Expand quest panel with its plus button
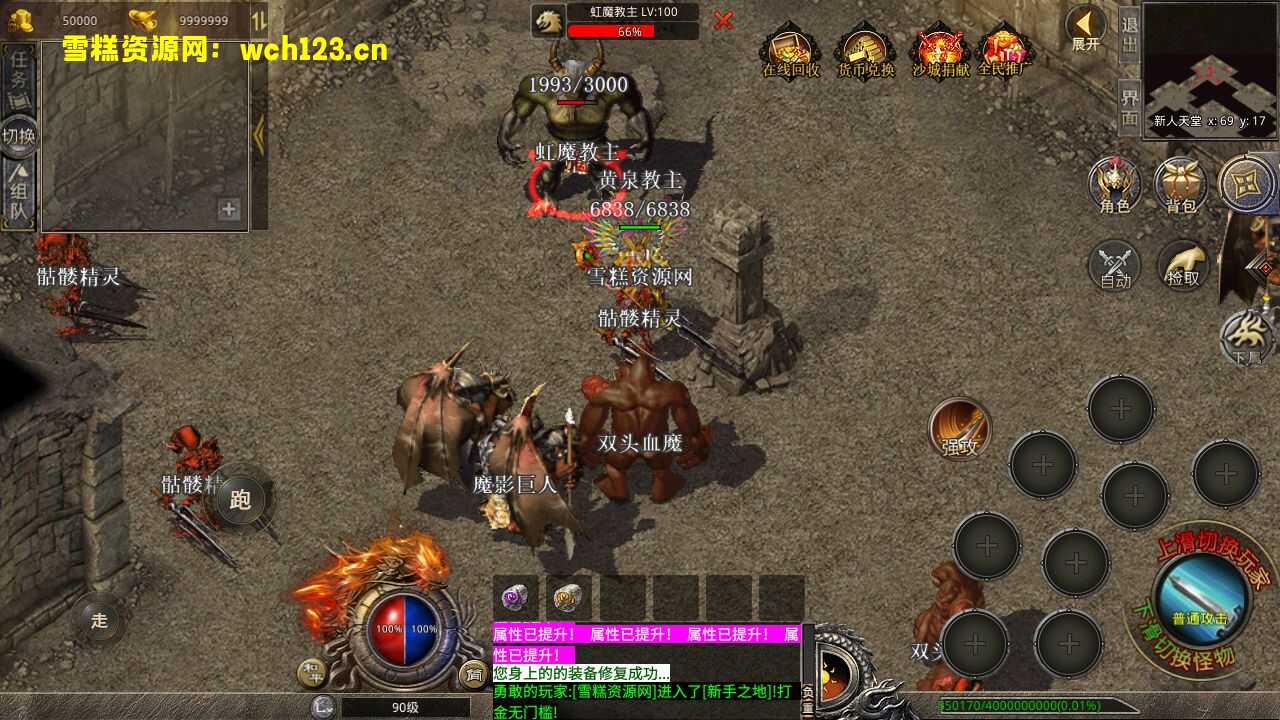This screenshot has width=1280, height=720. point(230,210)
